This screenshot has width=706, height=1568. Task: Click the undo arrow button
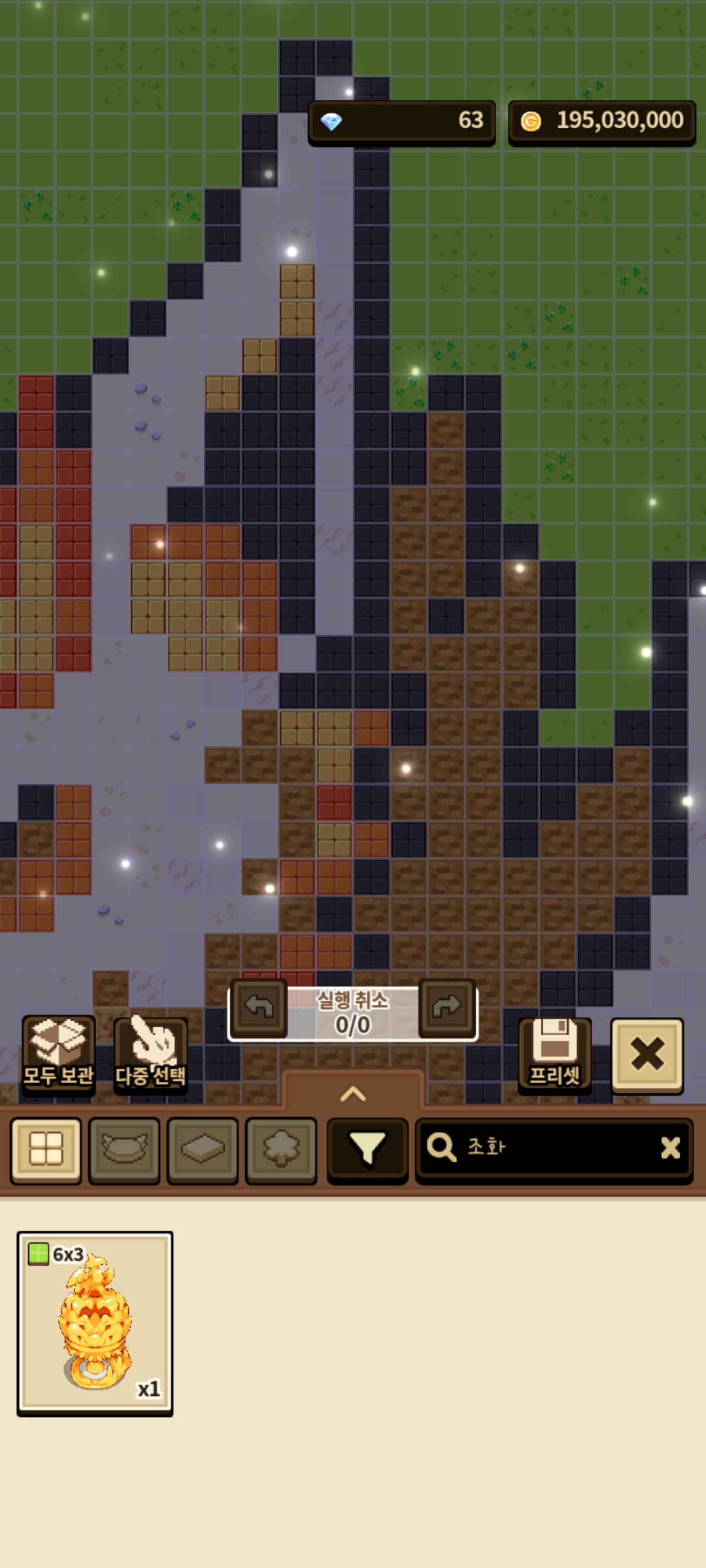(x=259, y=1007)
